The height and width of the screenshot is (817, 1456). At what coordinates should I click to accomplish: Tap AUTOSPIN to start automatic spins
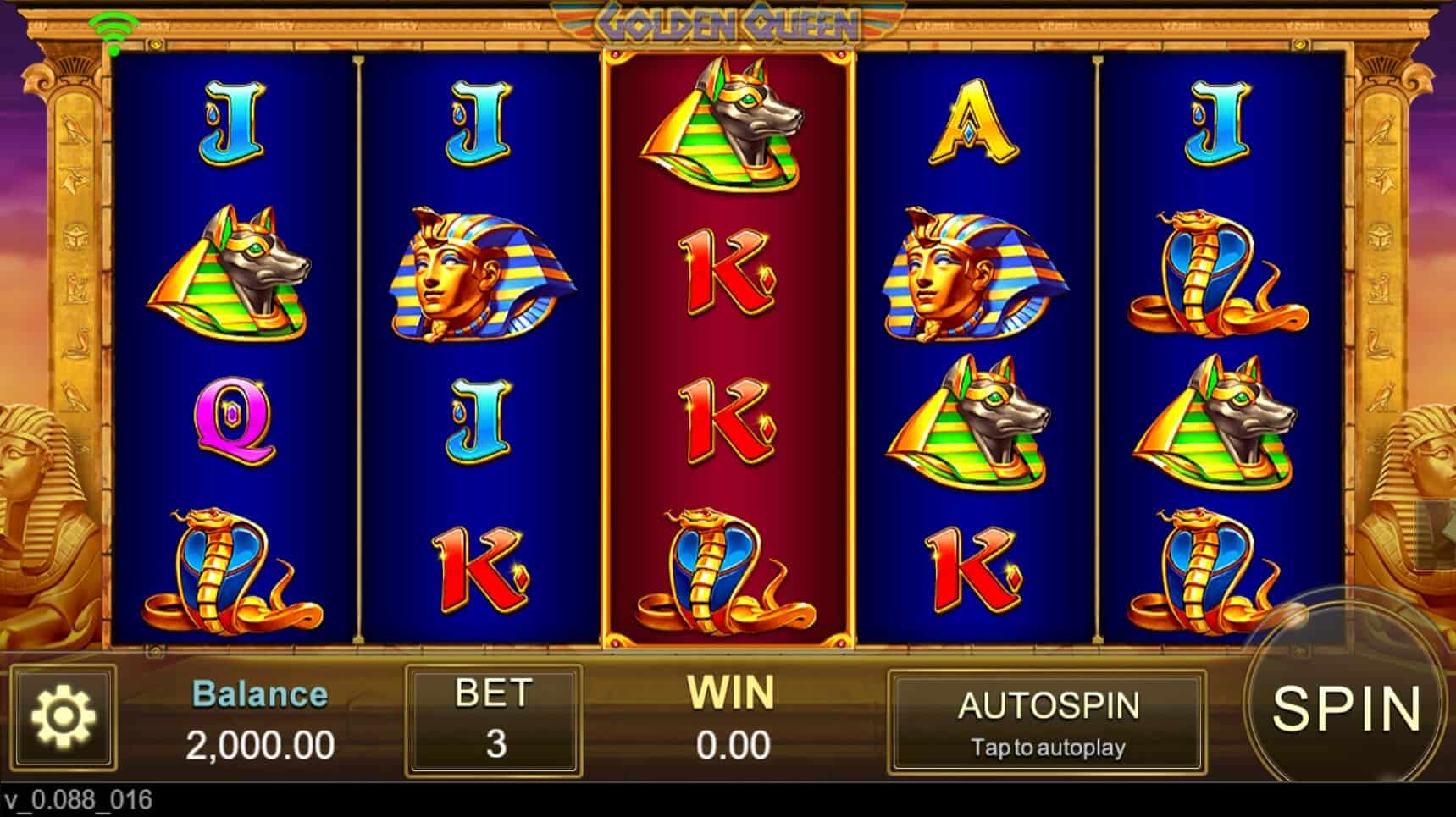(1050, 705)
